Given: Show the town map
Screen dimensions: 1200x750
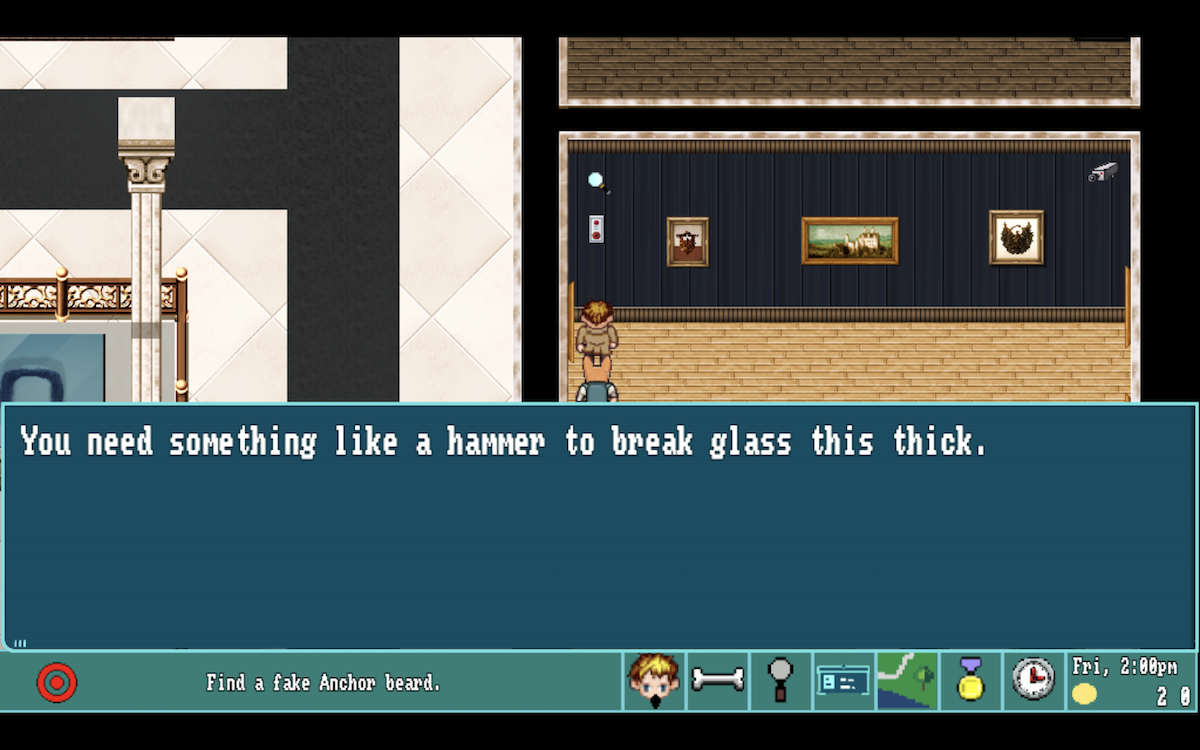Looking at the screenshot, I should pos(907,681).
